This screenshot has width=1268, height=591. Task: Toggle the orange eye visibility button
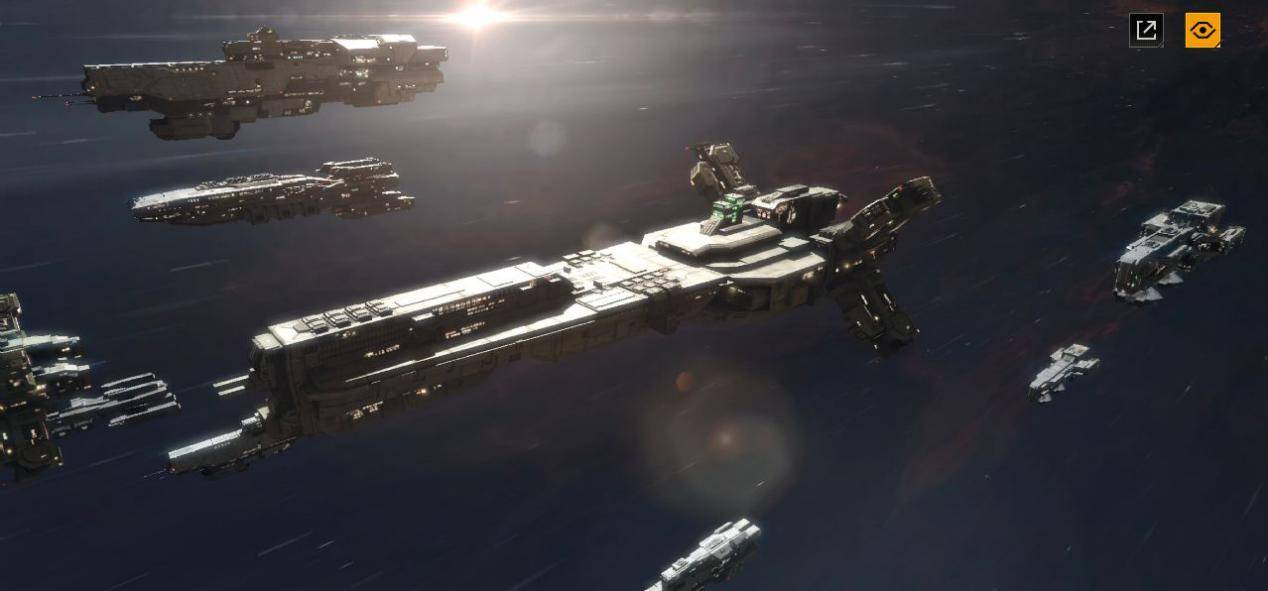click(x=1202, y=30)
